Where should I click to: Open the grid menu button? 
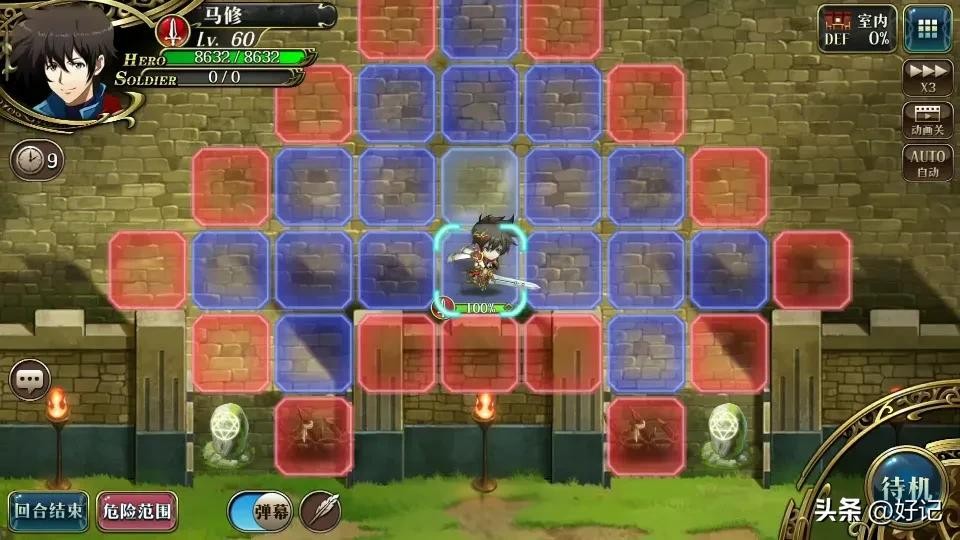pyautogui.click(x=927, y=28)
